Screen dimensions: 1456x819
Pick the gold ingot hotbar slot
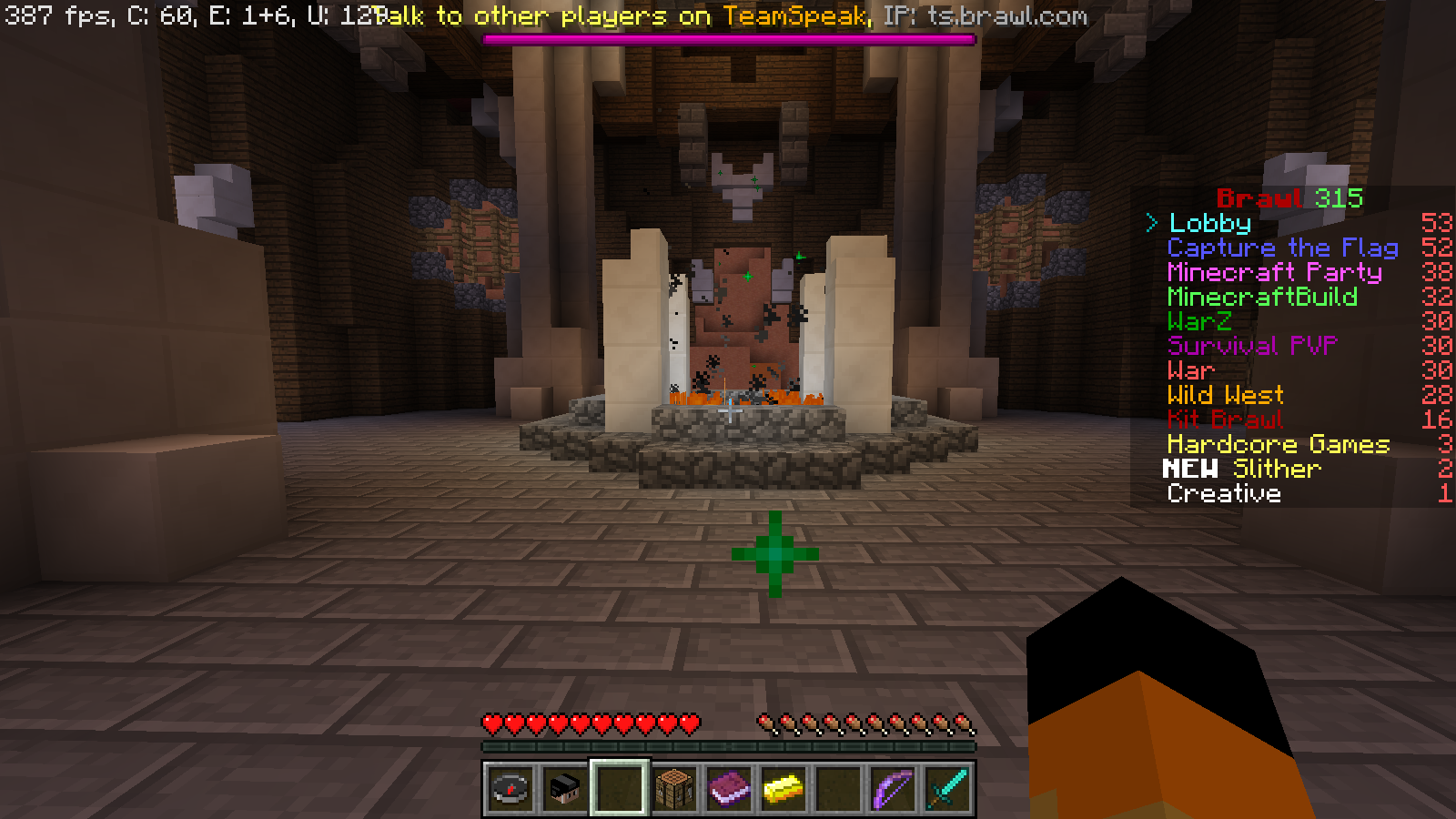pos(784,788)
